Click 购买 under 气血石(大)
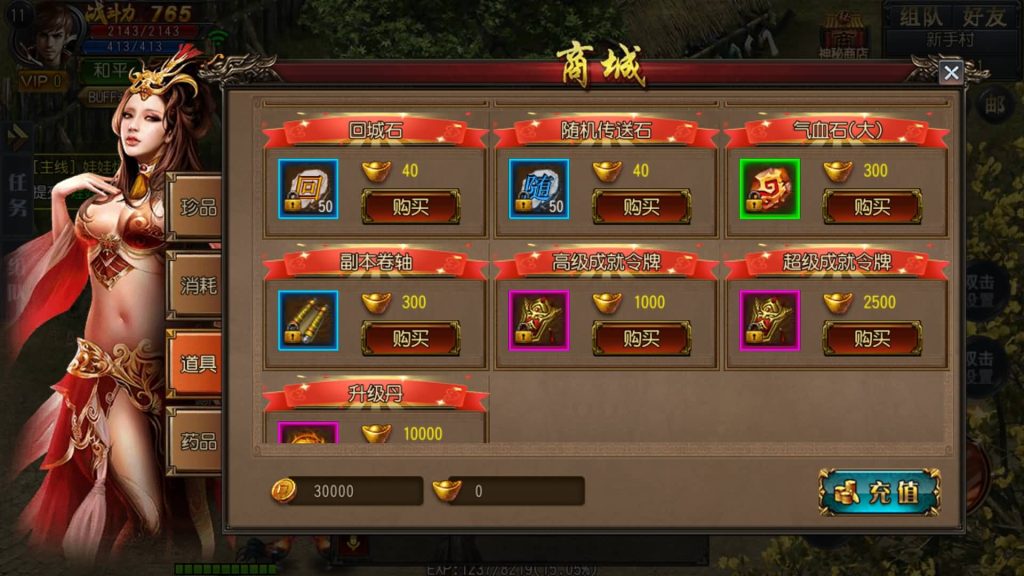The image size is (1024, 576). click(x=872, y=207)
